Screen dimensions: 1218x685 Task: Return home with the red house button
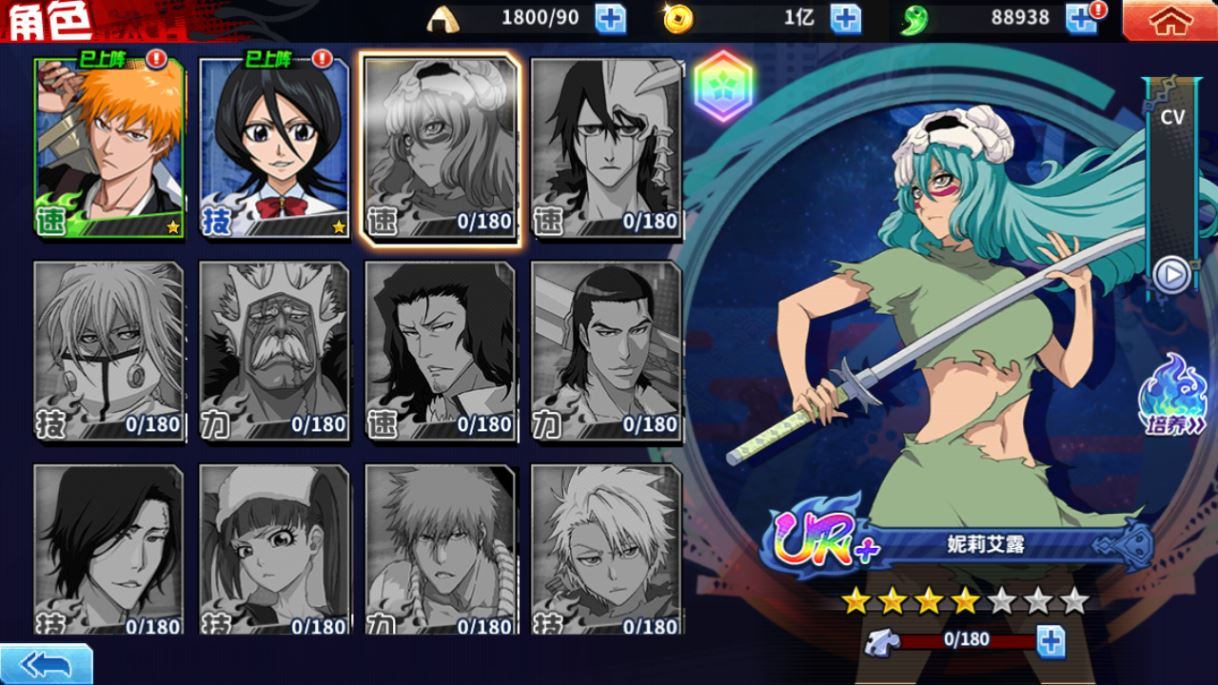(x=1169, y=20)
